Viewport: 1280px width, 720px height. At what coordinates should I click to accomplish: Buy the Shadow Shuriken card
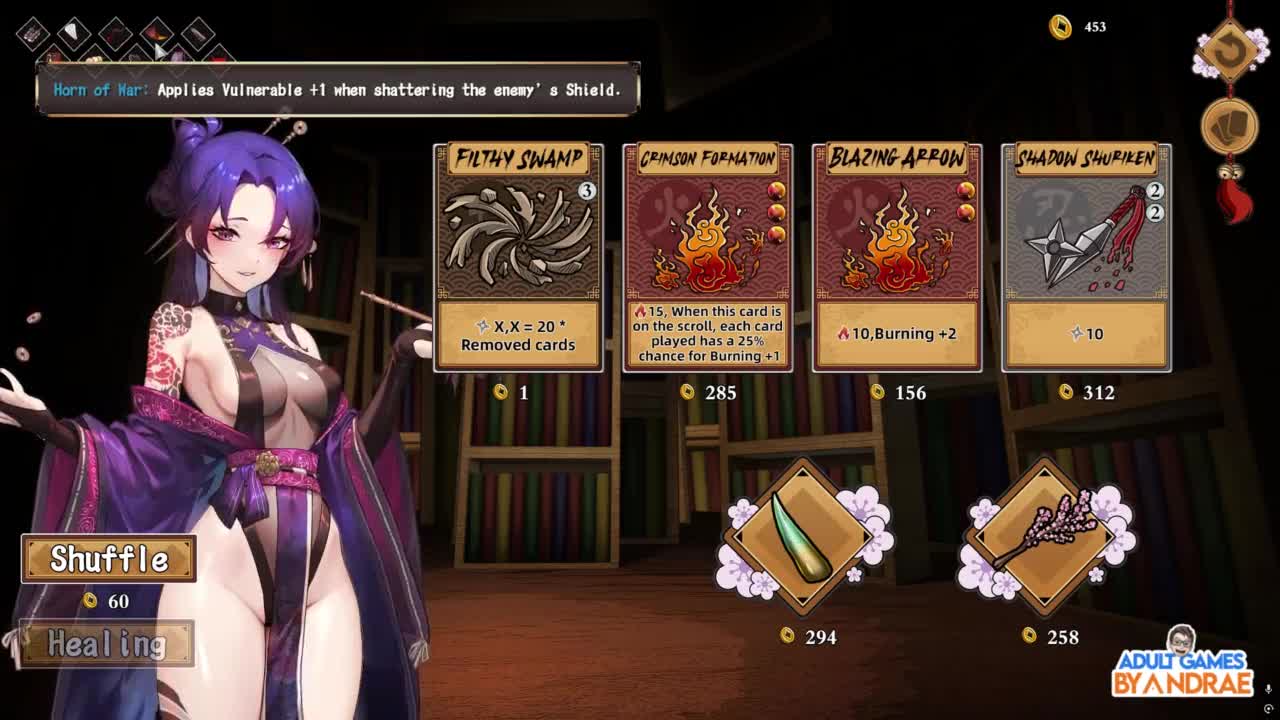[1086, 257]
